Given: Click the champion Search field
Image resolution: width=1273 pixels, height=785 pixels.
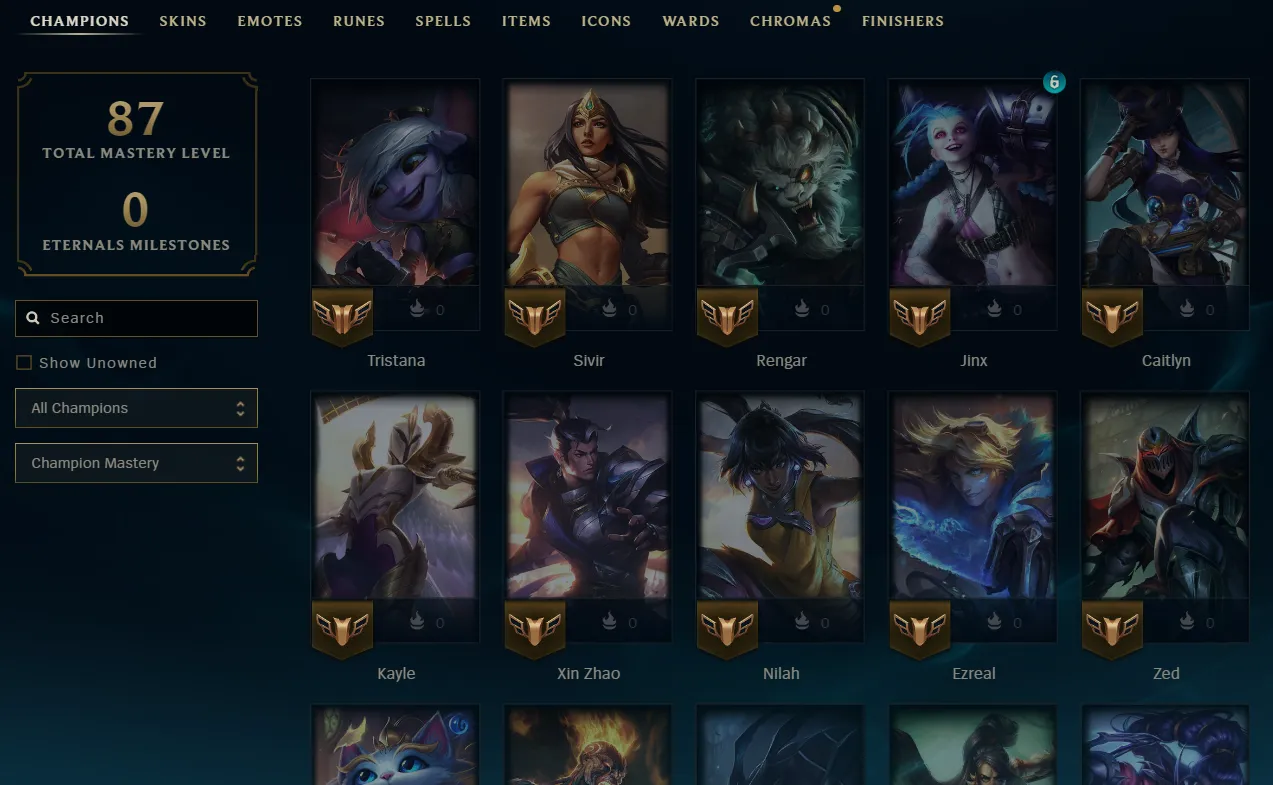Looking at the screenshot, I should 145,318.
